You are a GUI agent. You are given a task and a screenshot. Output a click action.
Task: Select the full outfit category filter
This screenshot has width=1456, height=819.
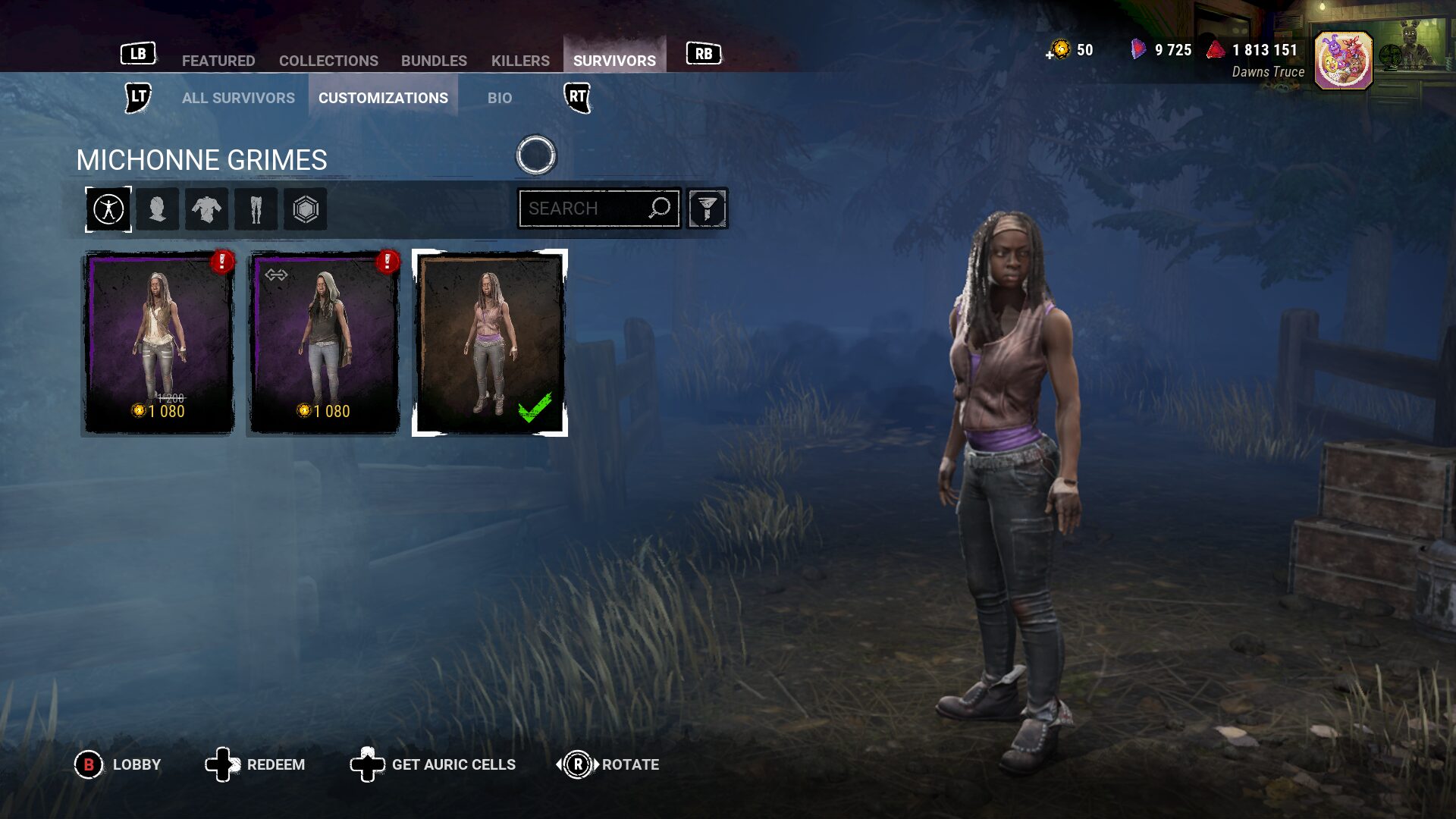[x=108, y=209]
